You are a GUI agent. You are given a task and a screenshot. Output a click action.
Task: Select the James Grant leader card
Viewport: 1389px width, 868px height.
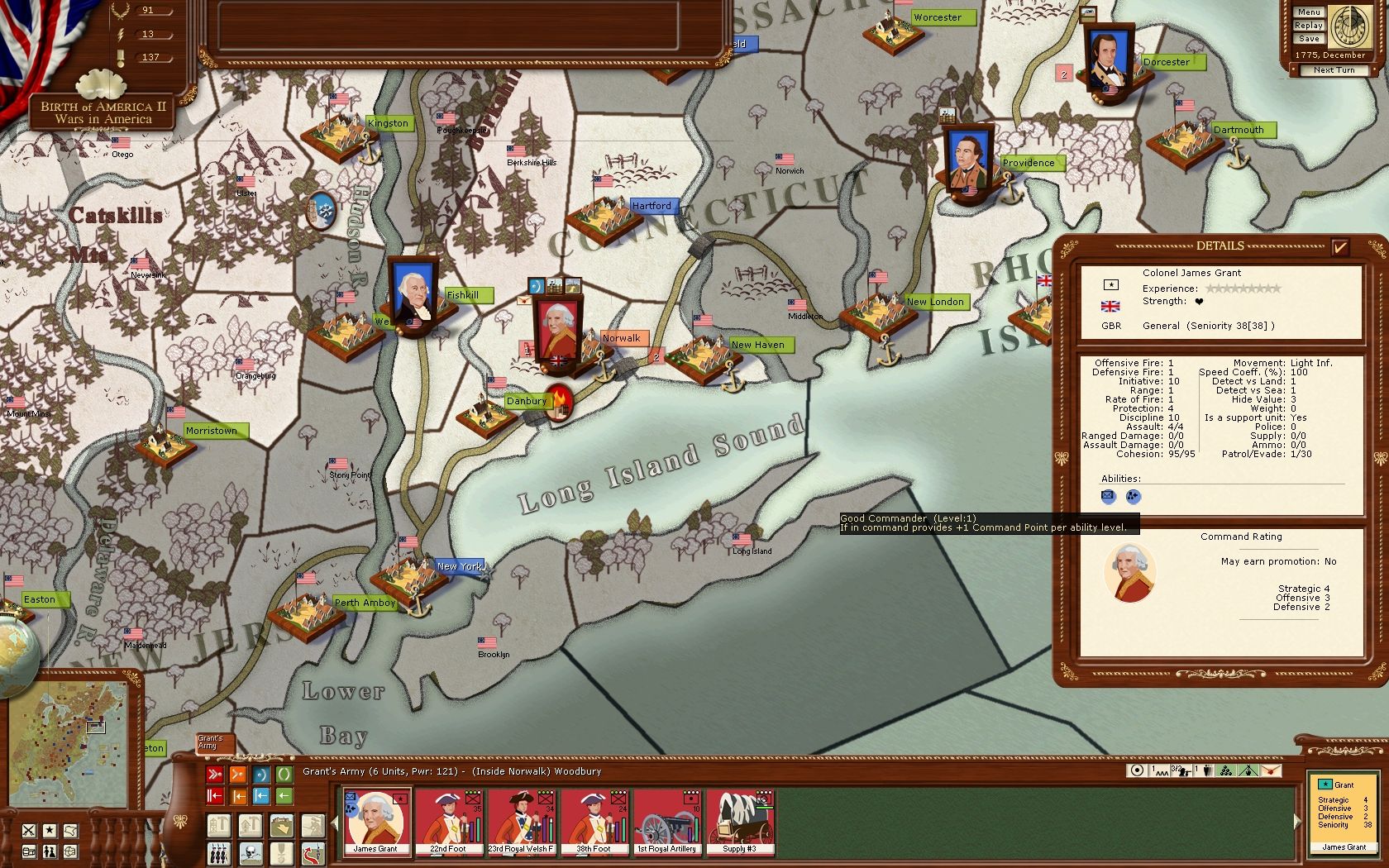pyautogui.click(x=375, y=821)
